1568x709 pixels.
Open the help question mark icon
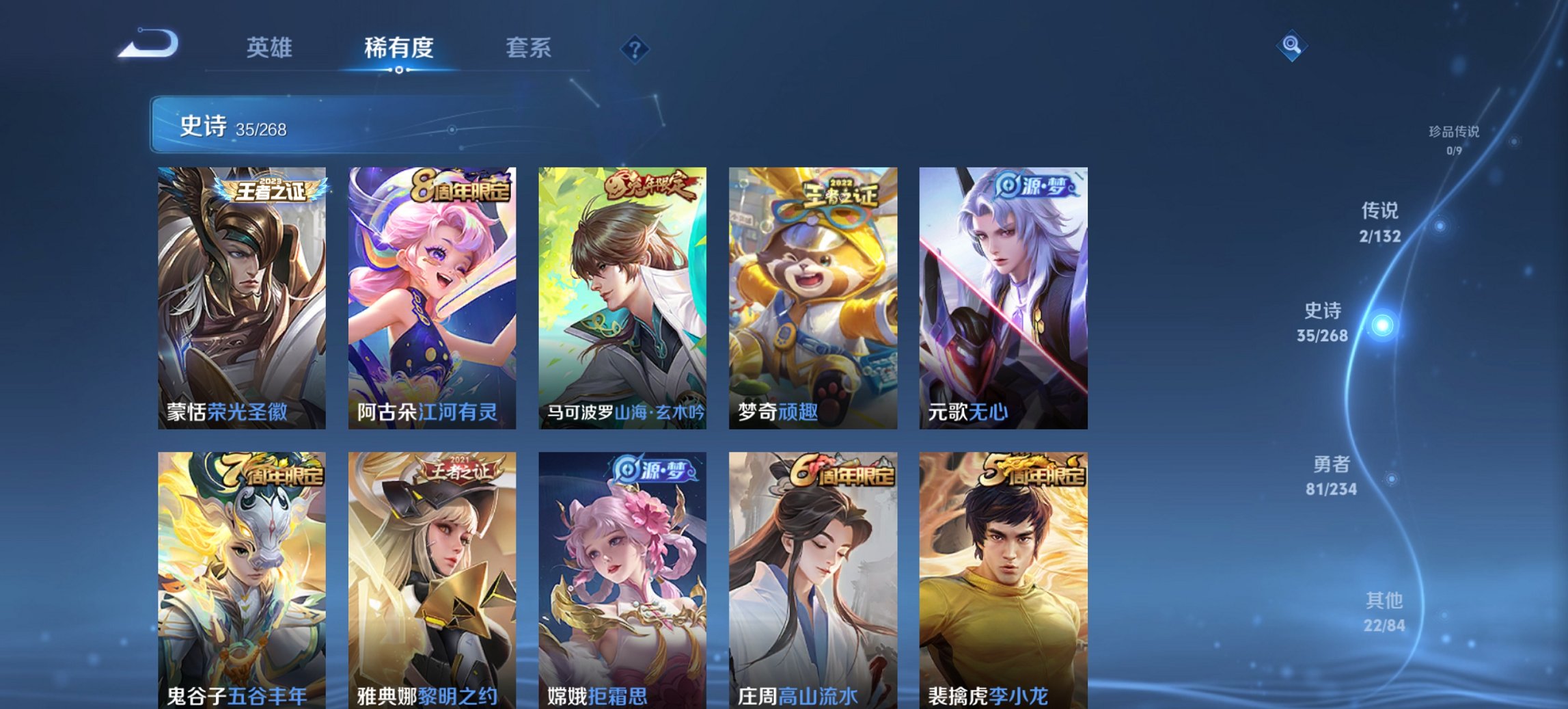635,48
